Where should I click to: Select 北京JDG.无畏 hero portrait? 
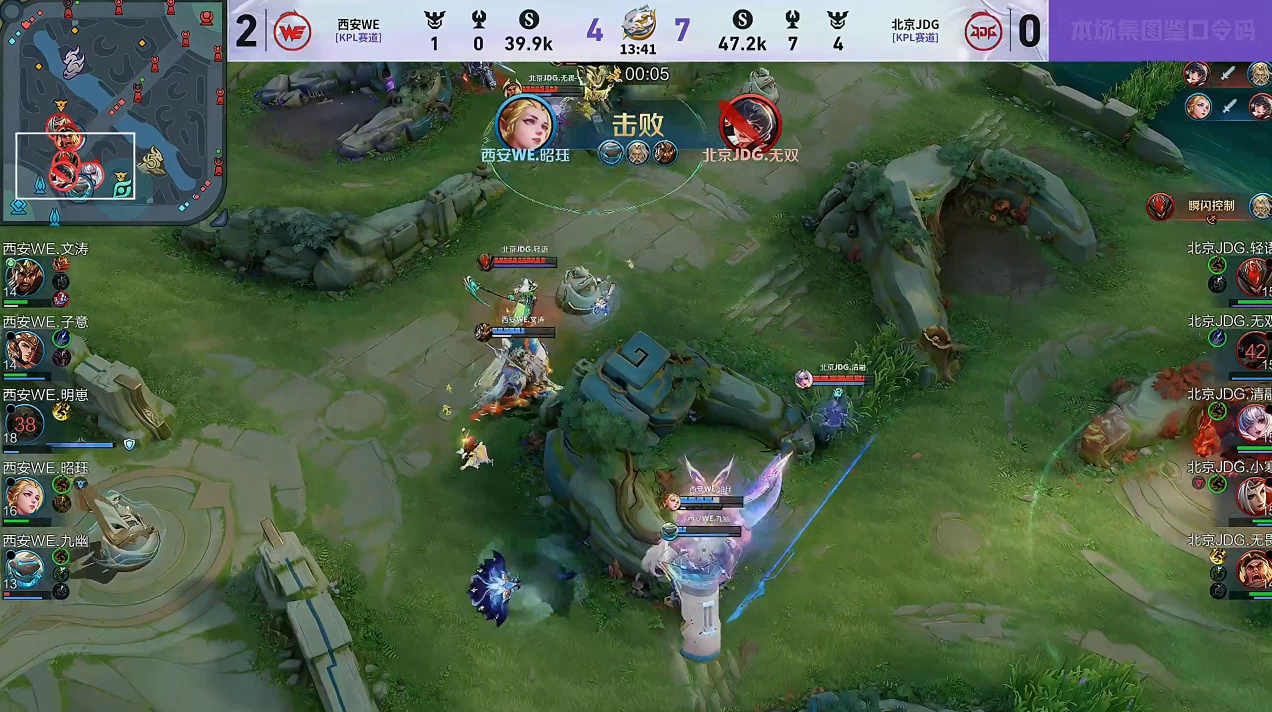(1253, 568)
